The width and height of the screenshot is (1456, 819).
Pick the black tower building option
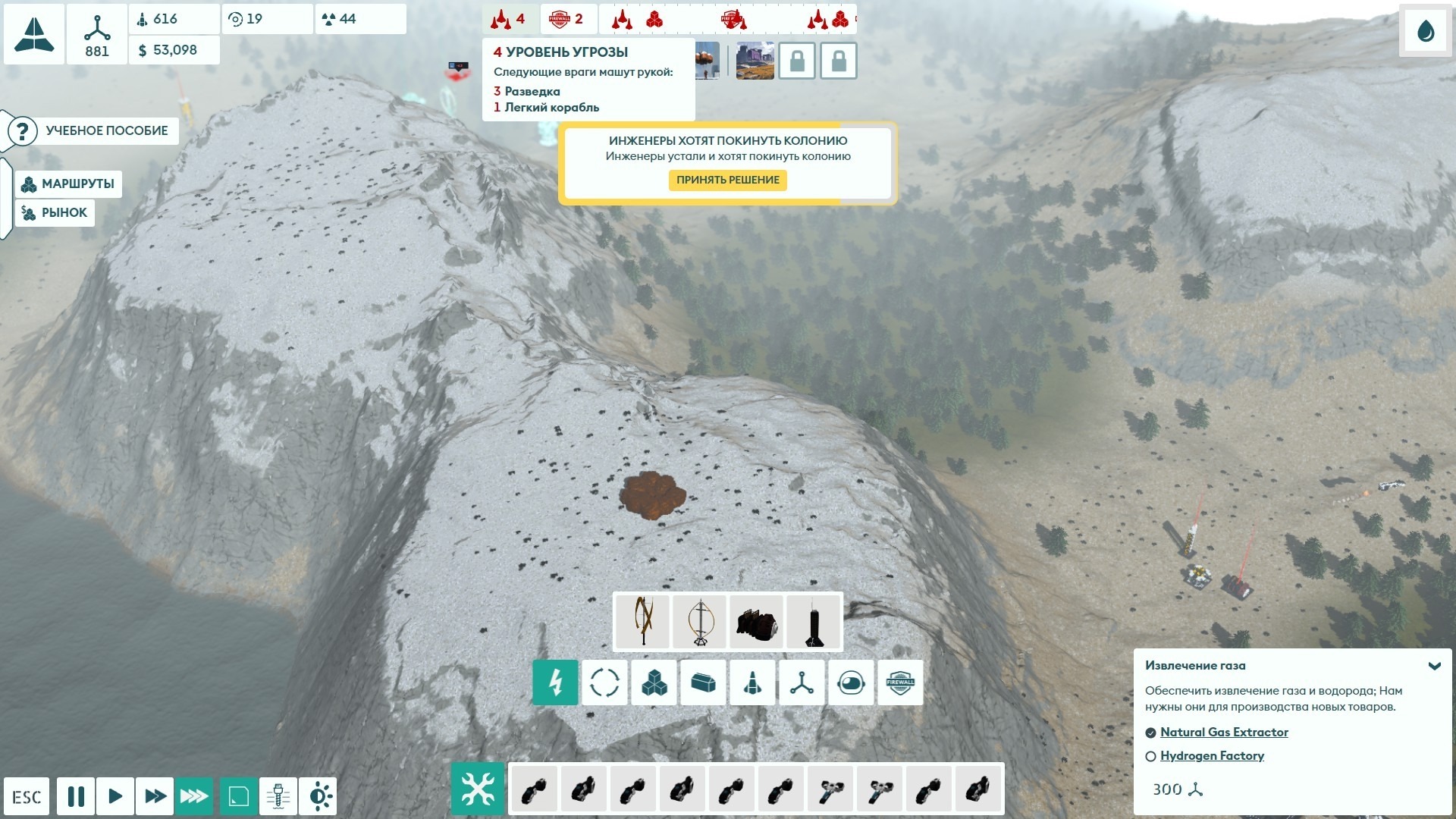tap(814, 622)
